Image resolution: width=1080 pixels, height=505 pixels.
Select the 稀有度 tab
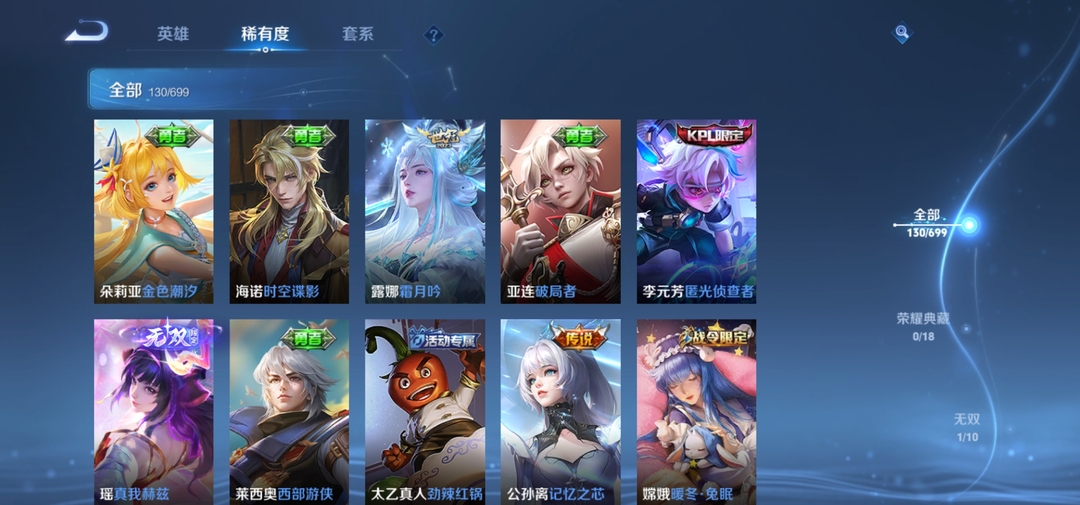(265, 34)
